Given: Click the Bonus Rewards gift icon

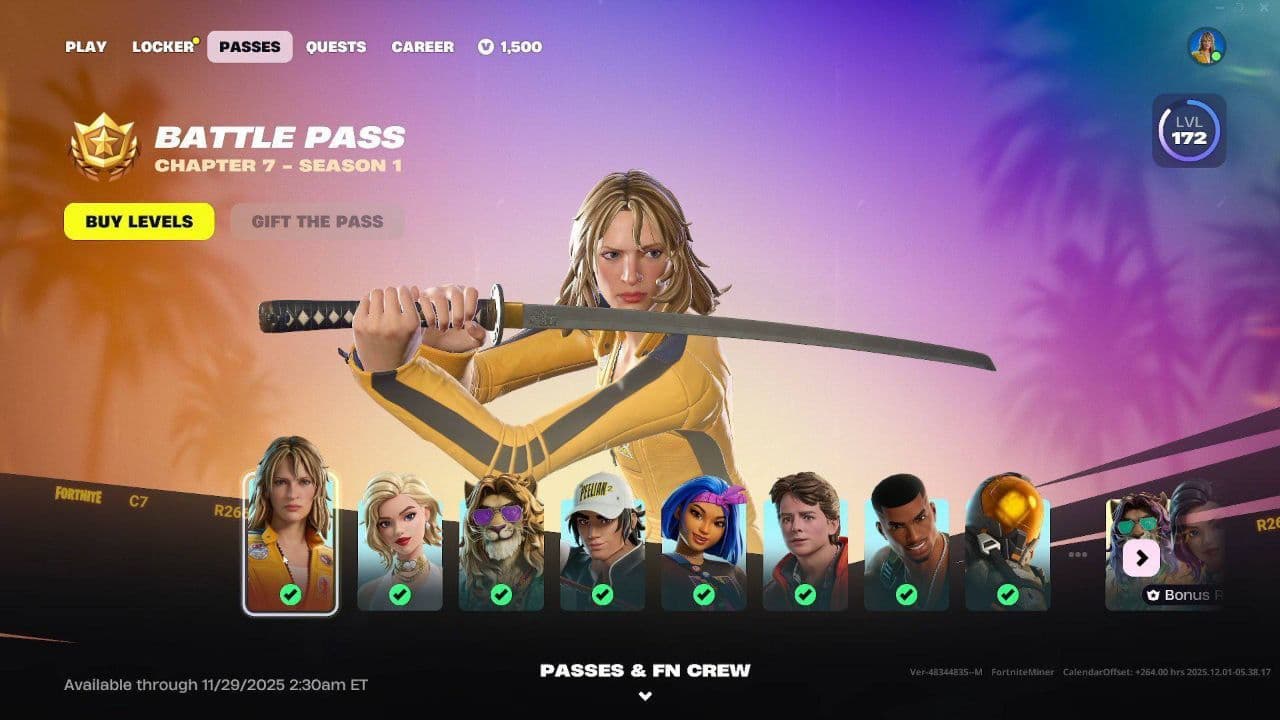Looking at the screenshot, I should point(1151,595).
